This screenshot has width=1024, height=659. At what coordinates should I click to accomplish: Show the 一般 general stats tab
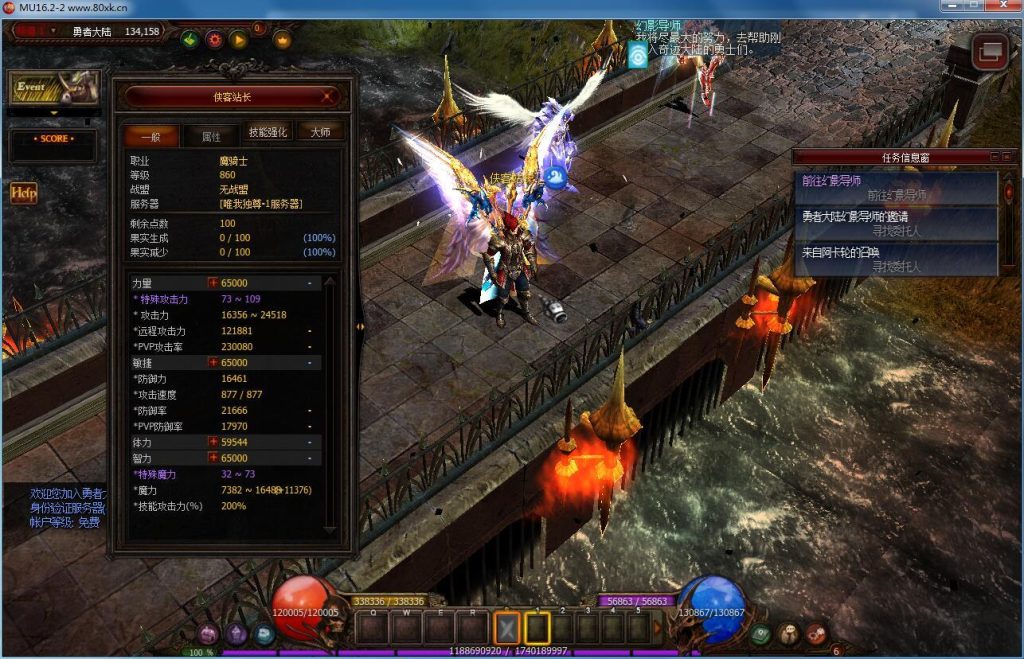(x=151, y=134)
